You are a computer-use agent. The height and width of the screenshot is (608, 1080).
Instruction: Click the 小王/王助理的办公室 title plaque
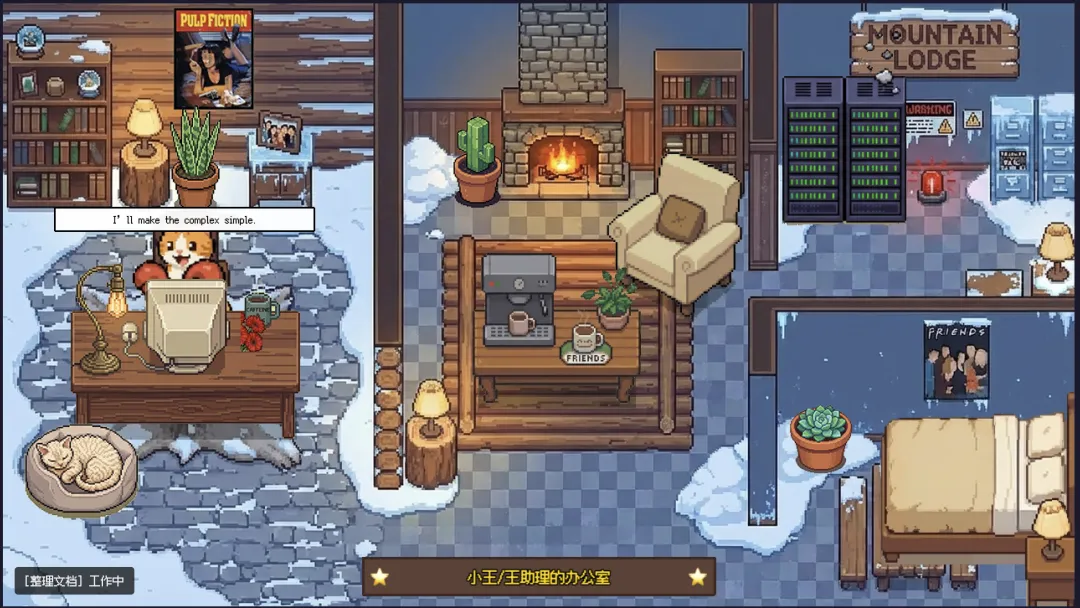click(x=538, y=577)
